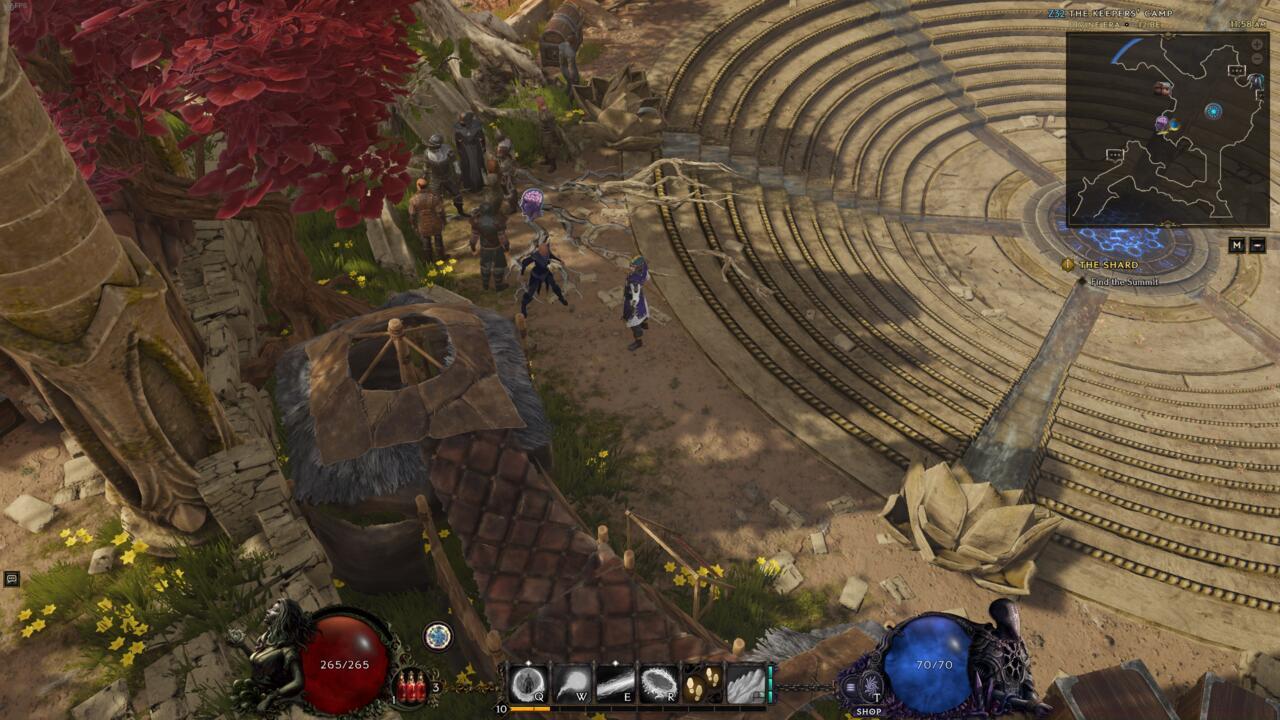Use the red health potion flasks

(409, 687)
